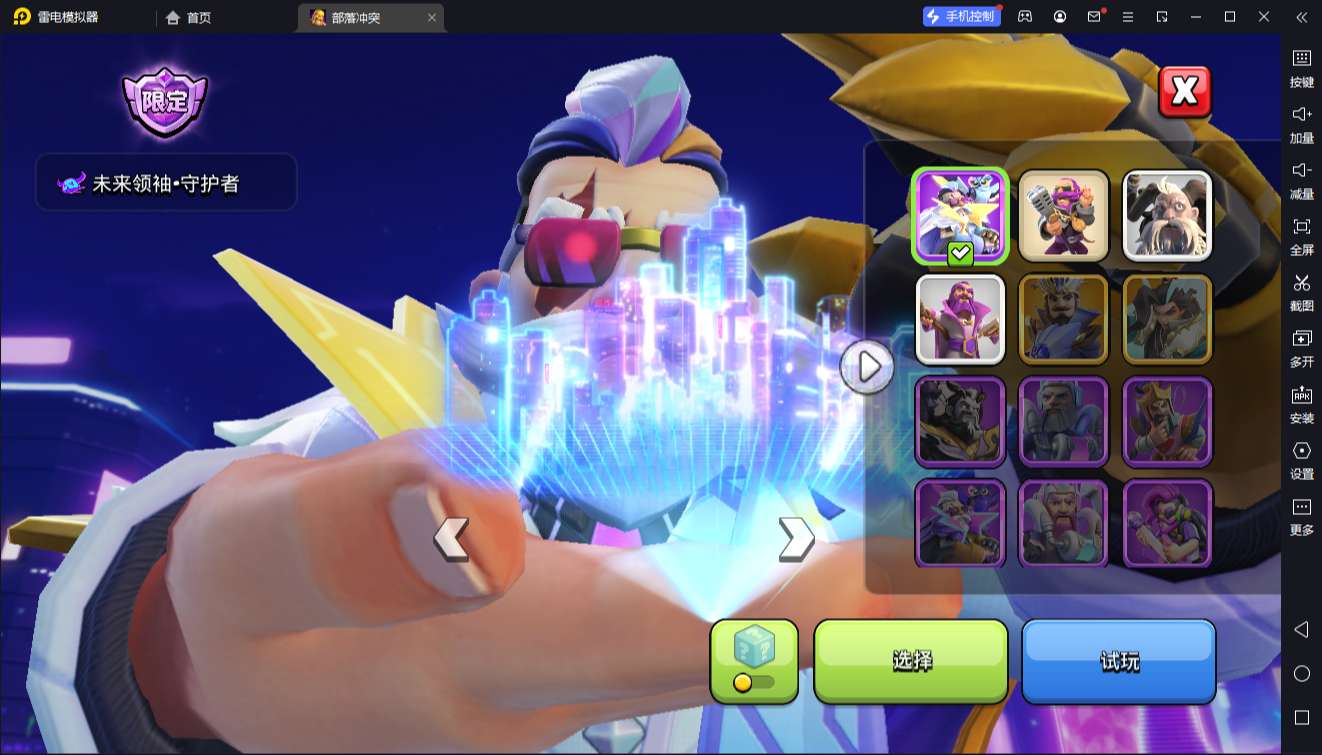Select the pink-haired skin with green backpack
This screenshot has height=755, width=1322.
[1168, 524]
